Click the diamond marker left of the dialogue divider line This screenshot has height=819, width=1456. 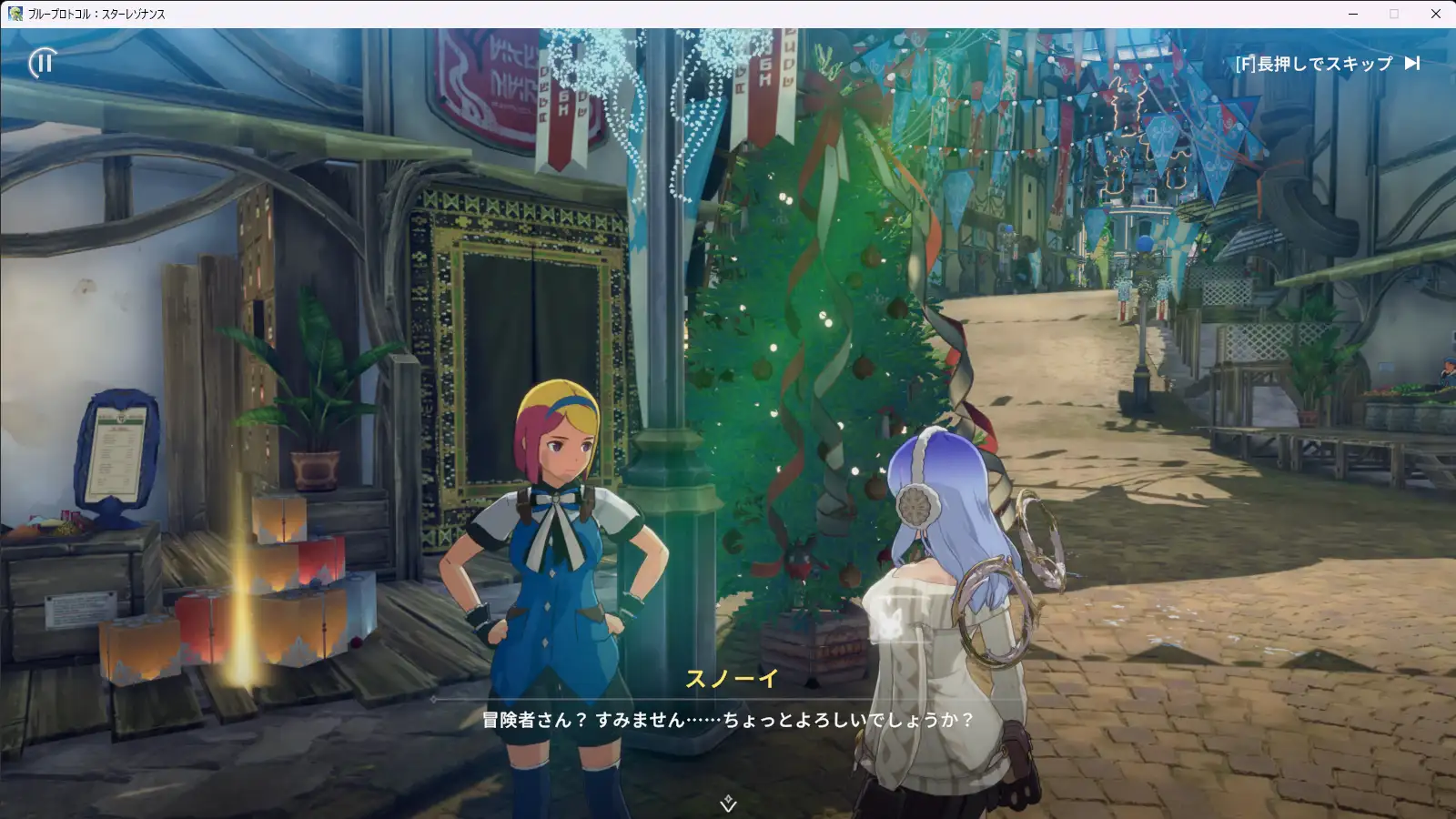click(x=432, y=698)
